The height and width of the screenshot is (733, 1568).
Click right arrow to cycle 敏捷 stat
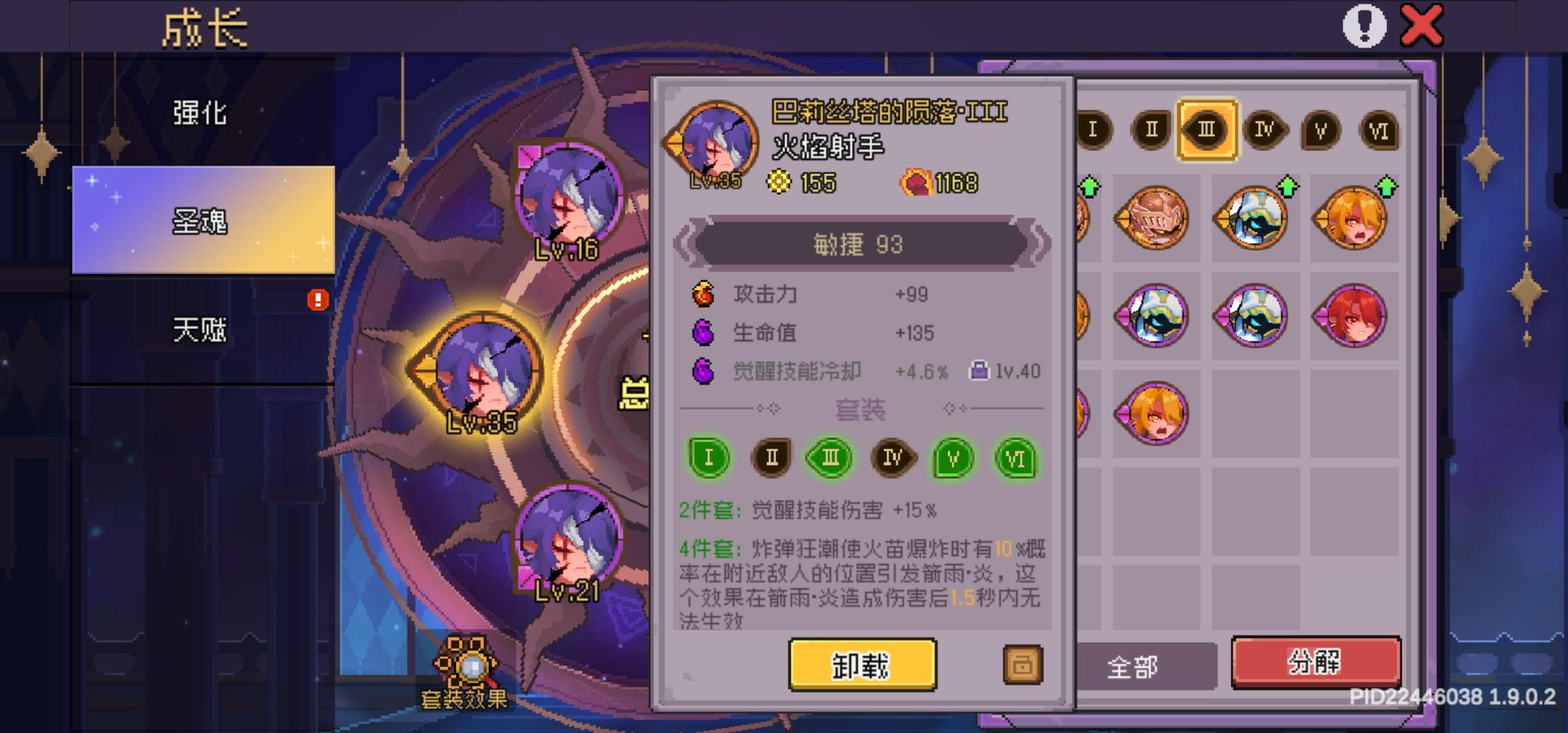click(x=1039, y=244)
